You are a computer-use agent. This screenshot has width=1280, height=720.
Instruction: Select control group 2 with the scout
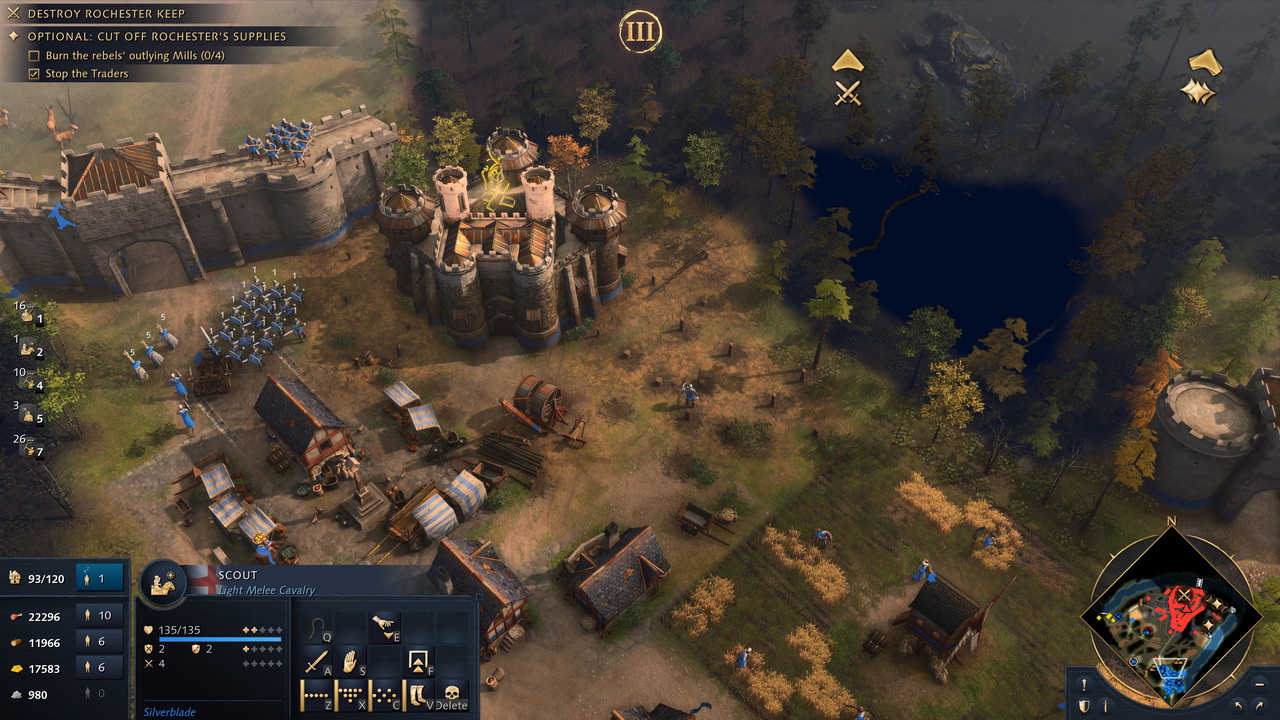click(x=30, y=352)
